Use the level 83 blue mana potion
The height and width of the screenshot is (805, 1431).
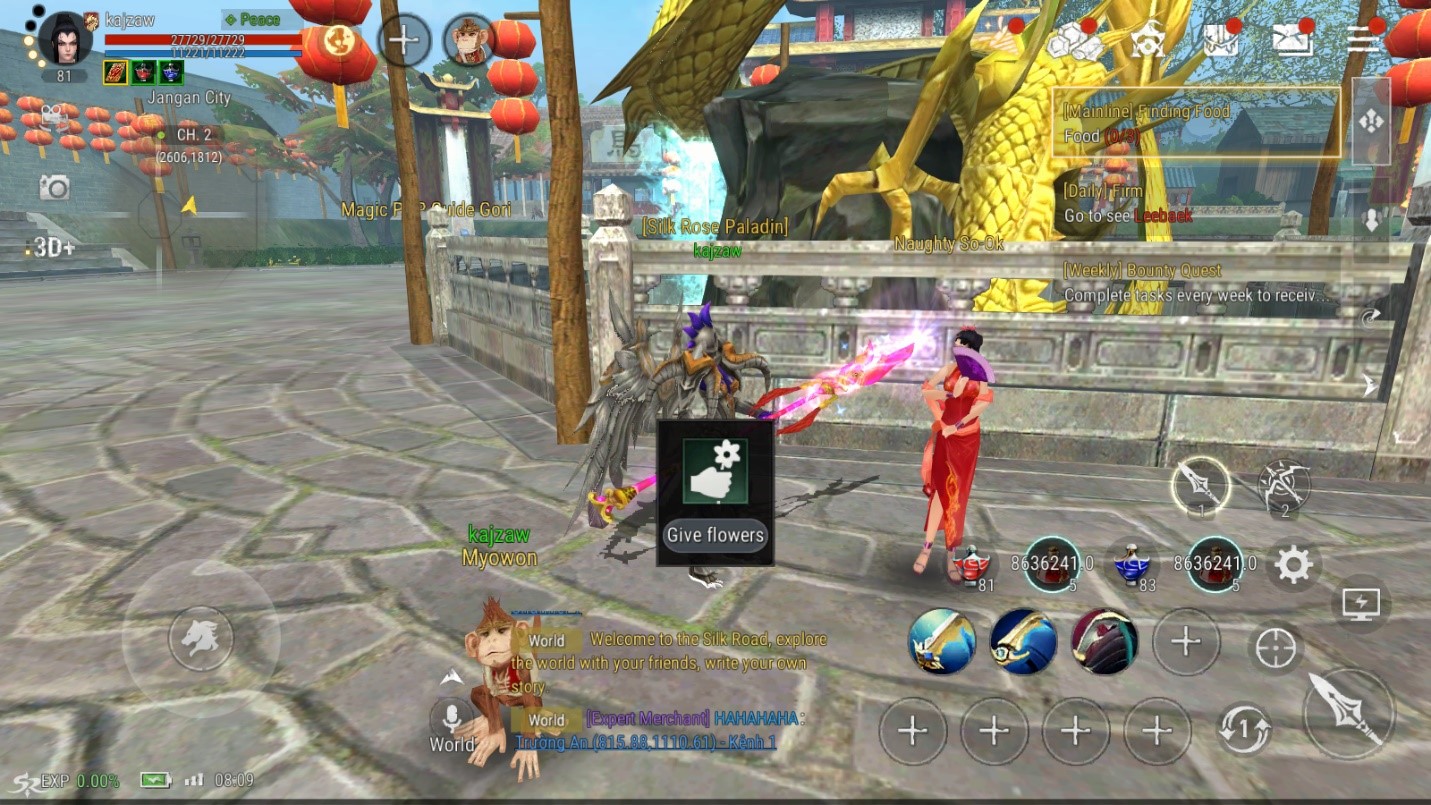click(x=1130, y=566)
